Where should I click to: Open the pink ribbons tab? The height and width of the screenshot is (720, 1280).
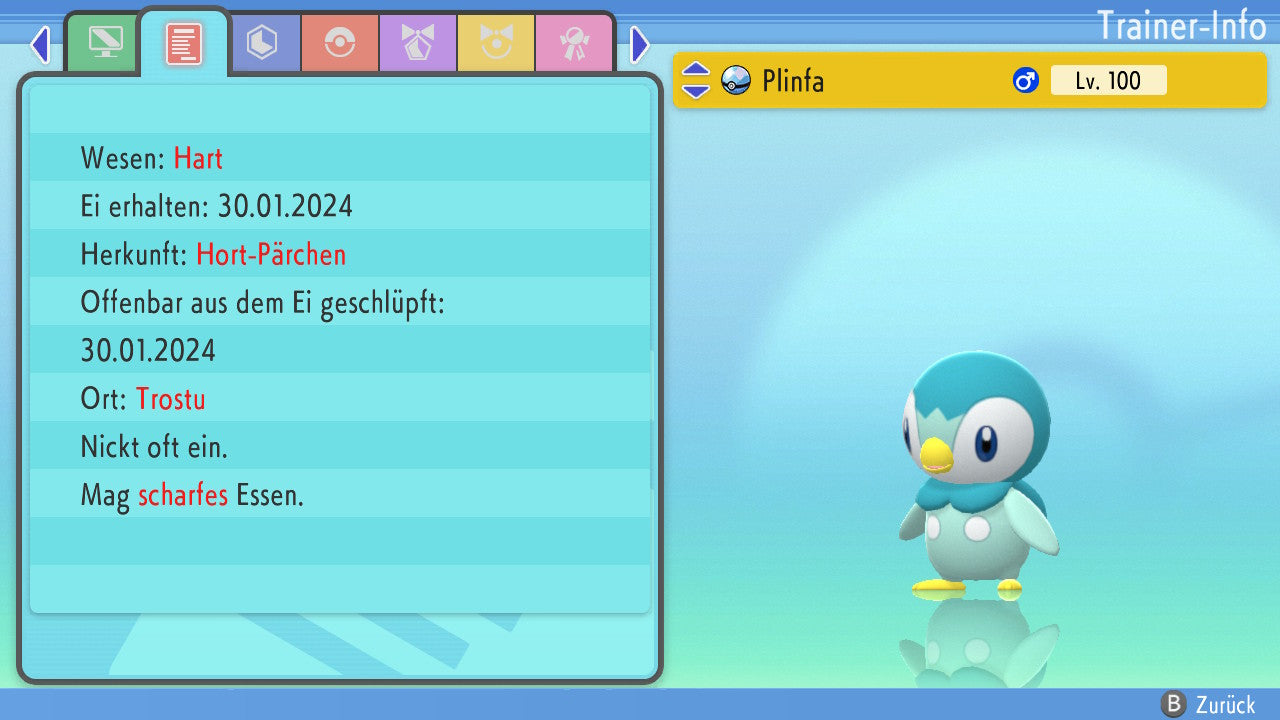[x=574, y=43]
